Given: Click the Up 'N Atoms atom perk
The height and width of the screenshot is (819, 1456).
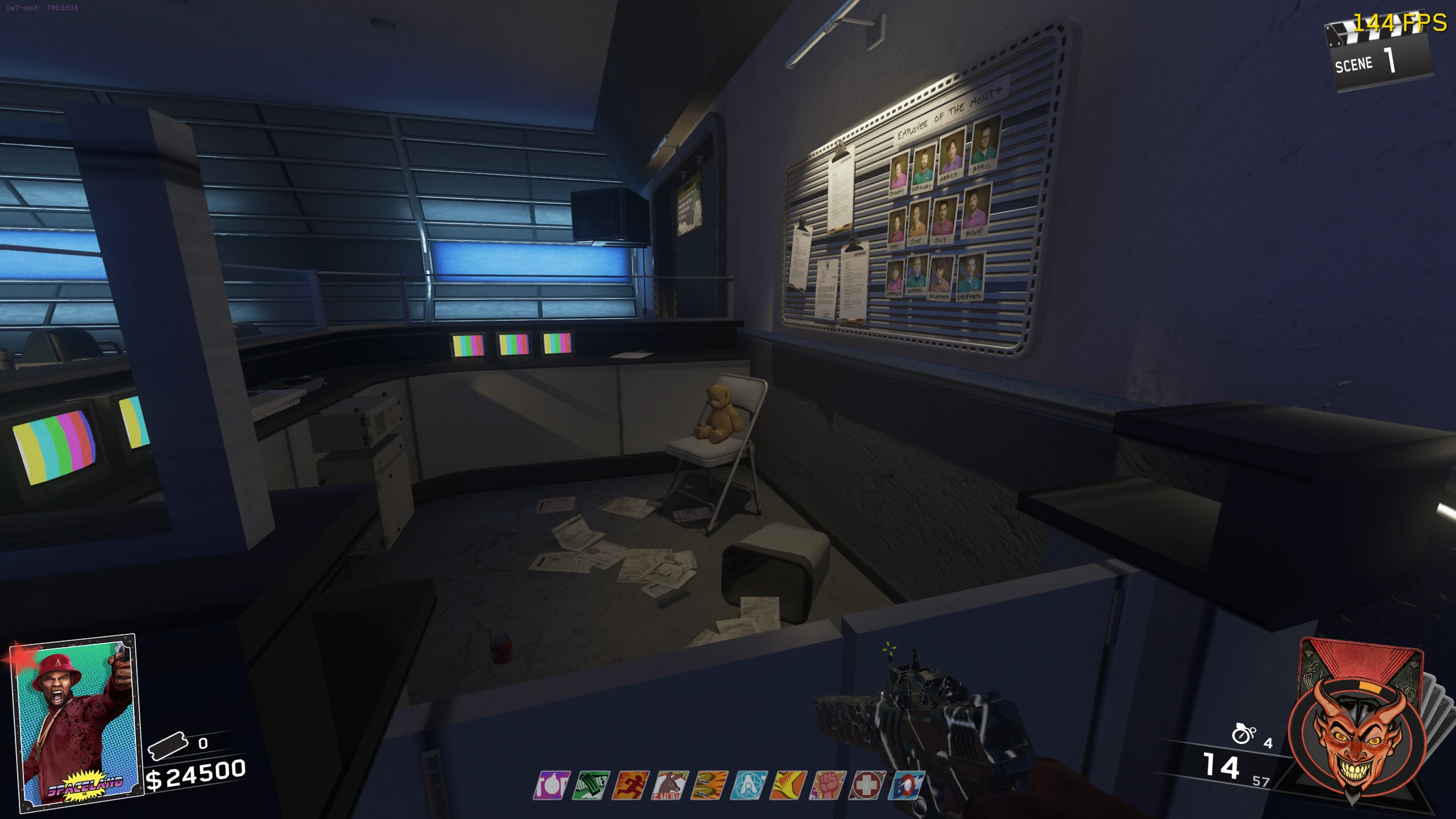Looking at the screenshot, I should point(750,785).
